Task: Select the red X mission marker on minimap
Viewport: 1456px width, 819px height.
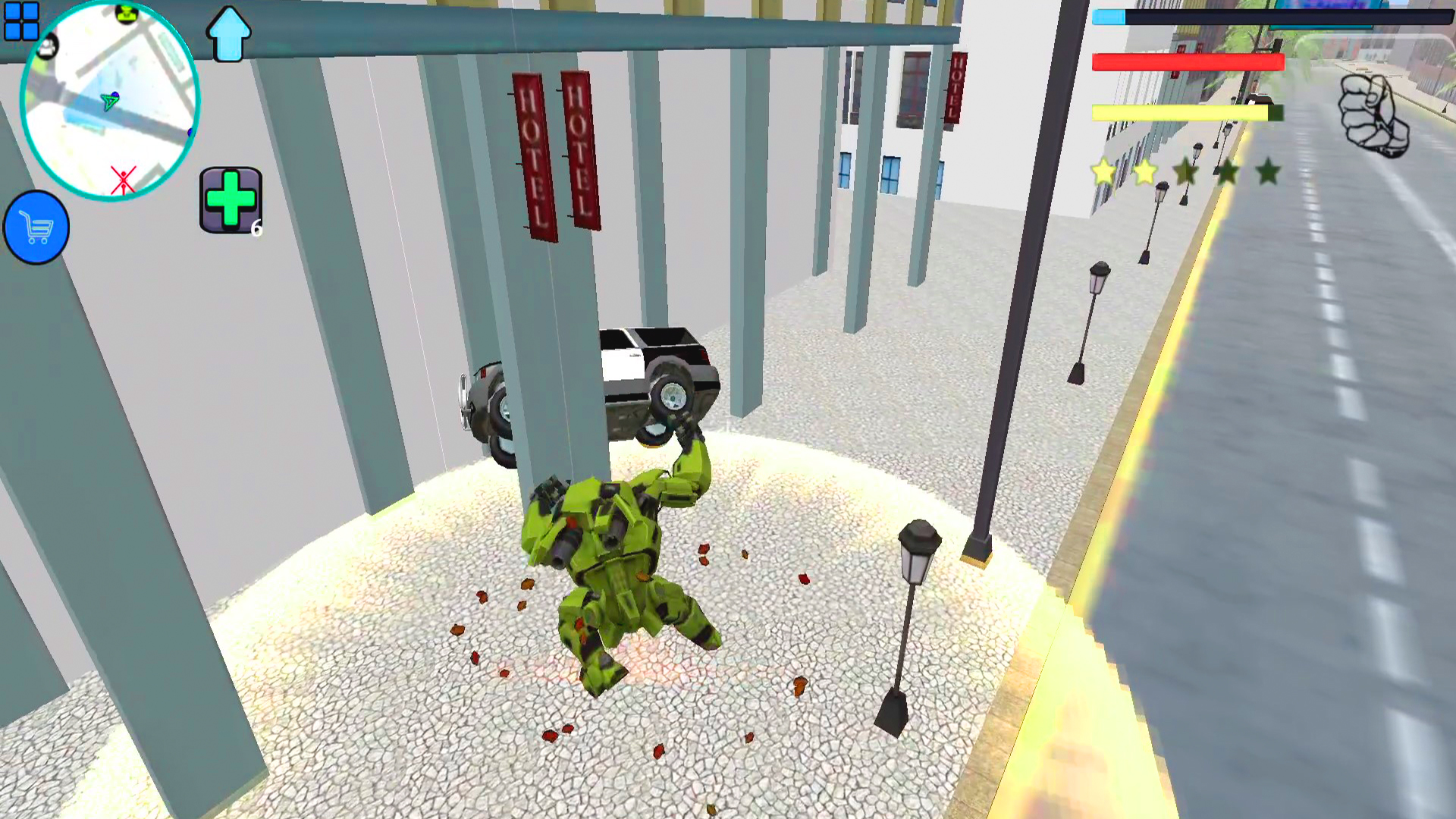Action: [124, 179]
